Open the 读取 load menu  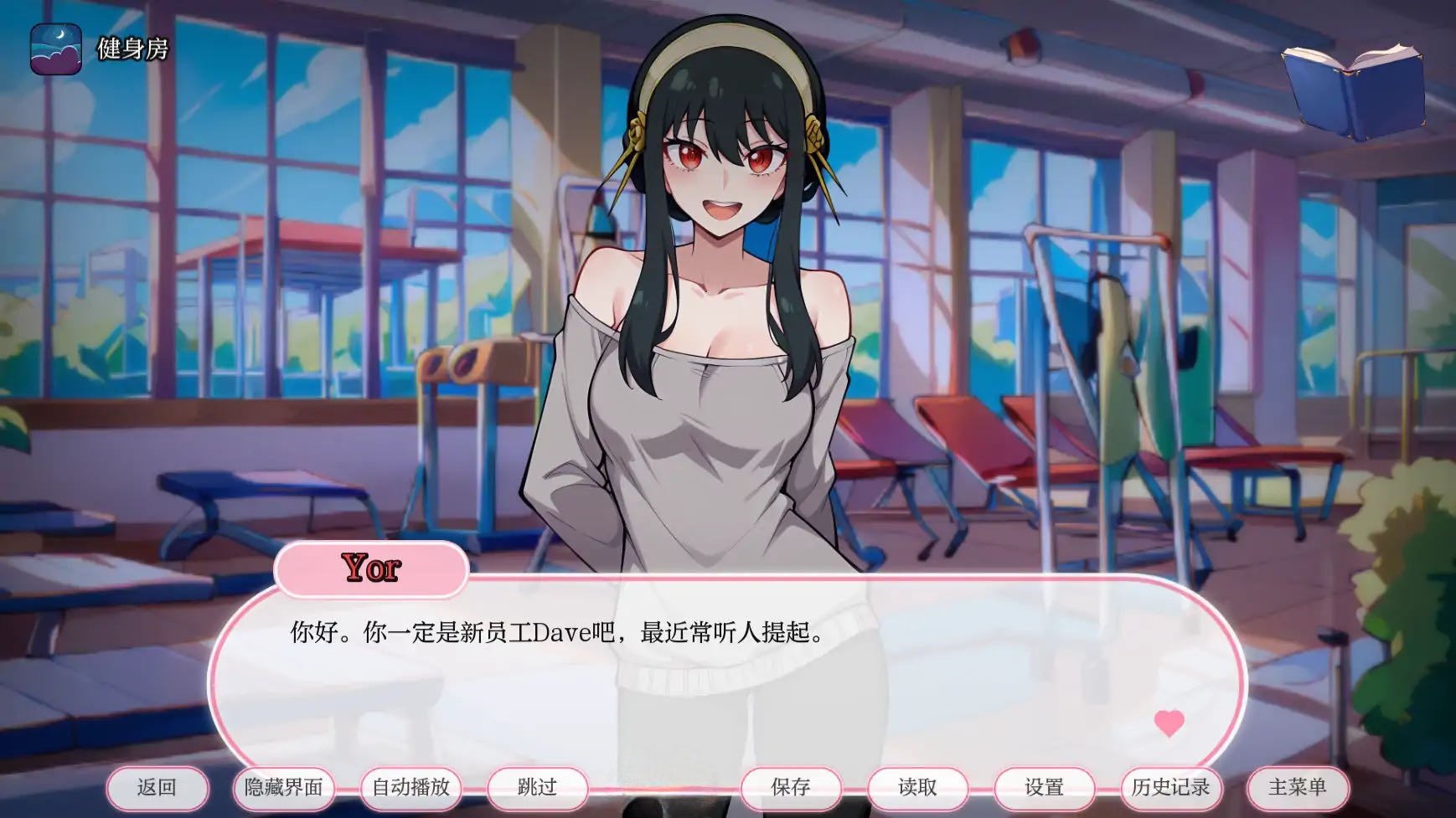pos(917,788)
